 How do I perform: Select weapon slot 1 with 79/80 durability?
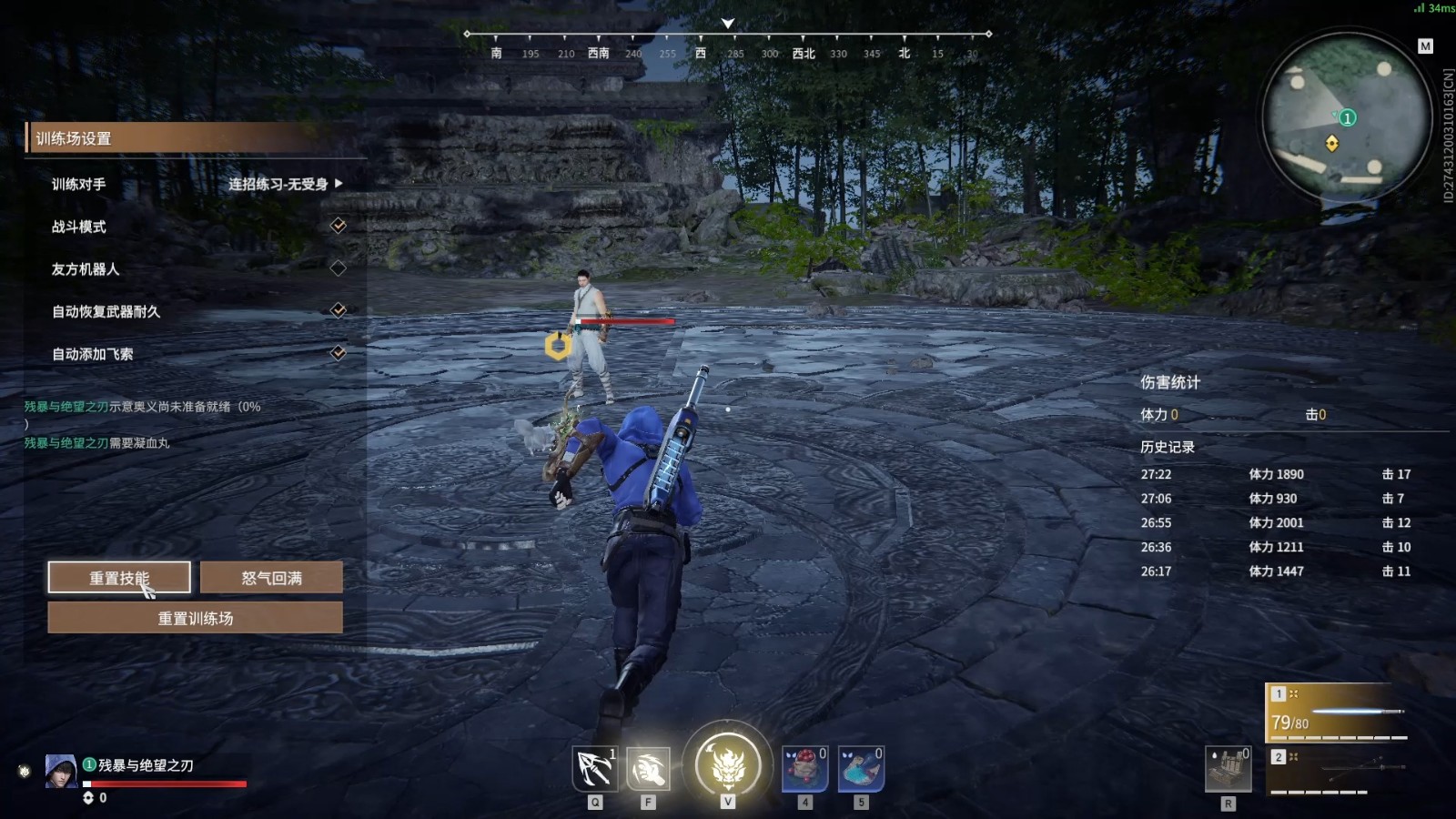tap(1337, 713)
